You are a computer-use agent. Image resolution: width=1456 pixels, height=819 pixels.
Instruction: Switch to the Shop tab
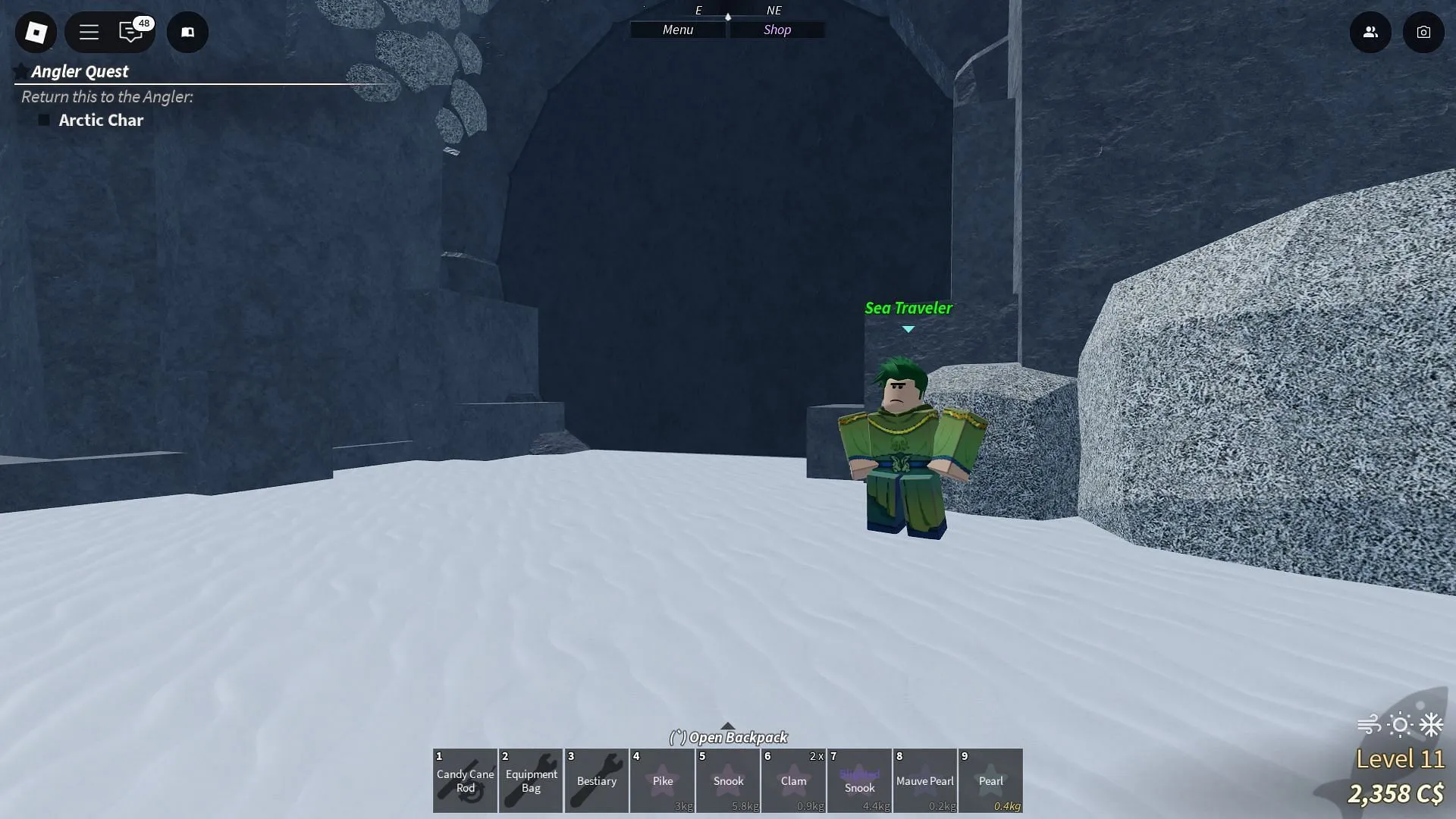point(777,30)
